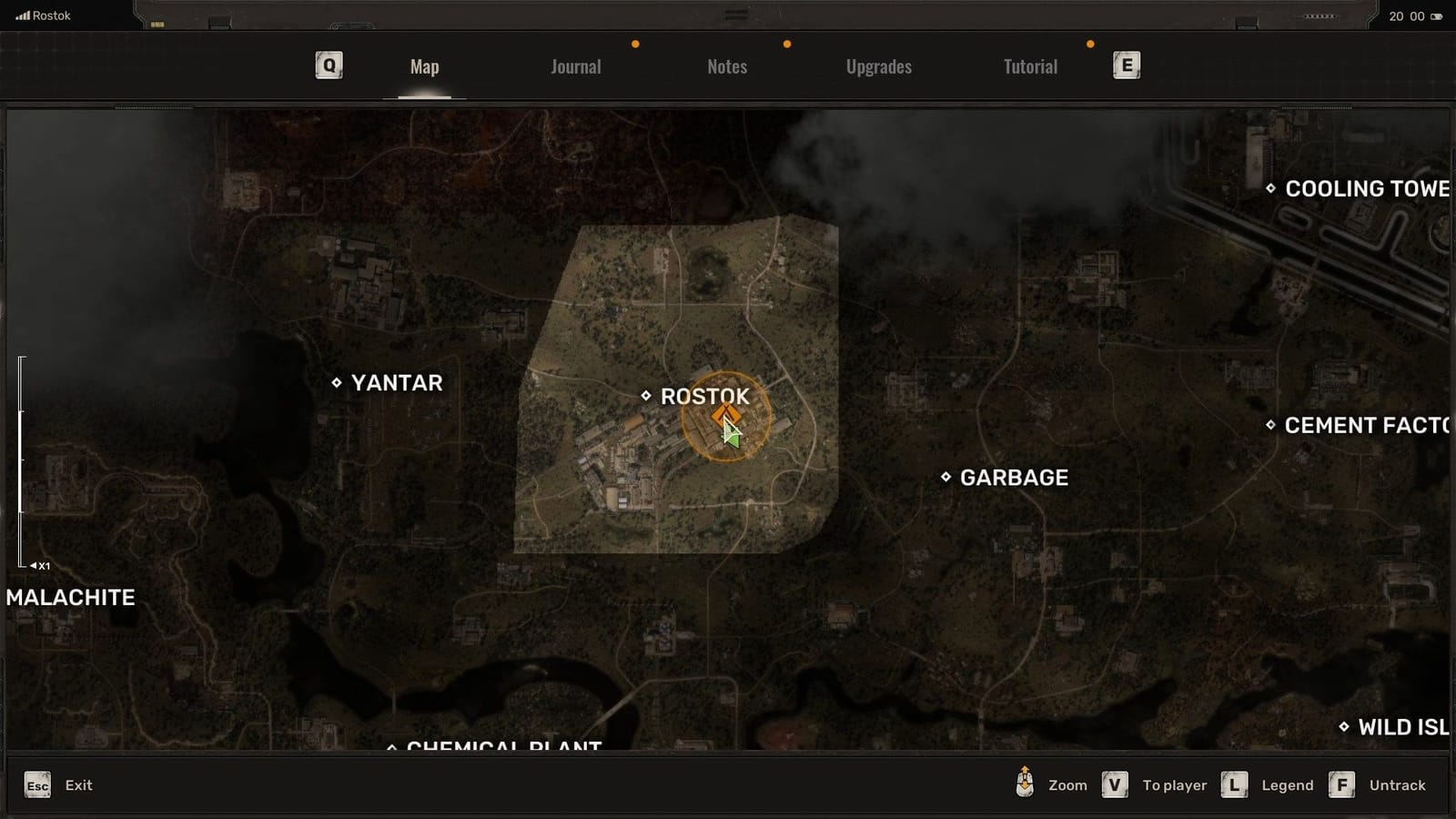Switch to the Tutorial tab
The image size is (1456, 819).
1029,66
